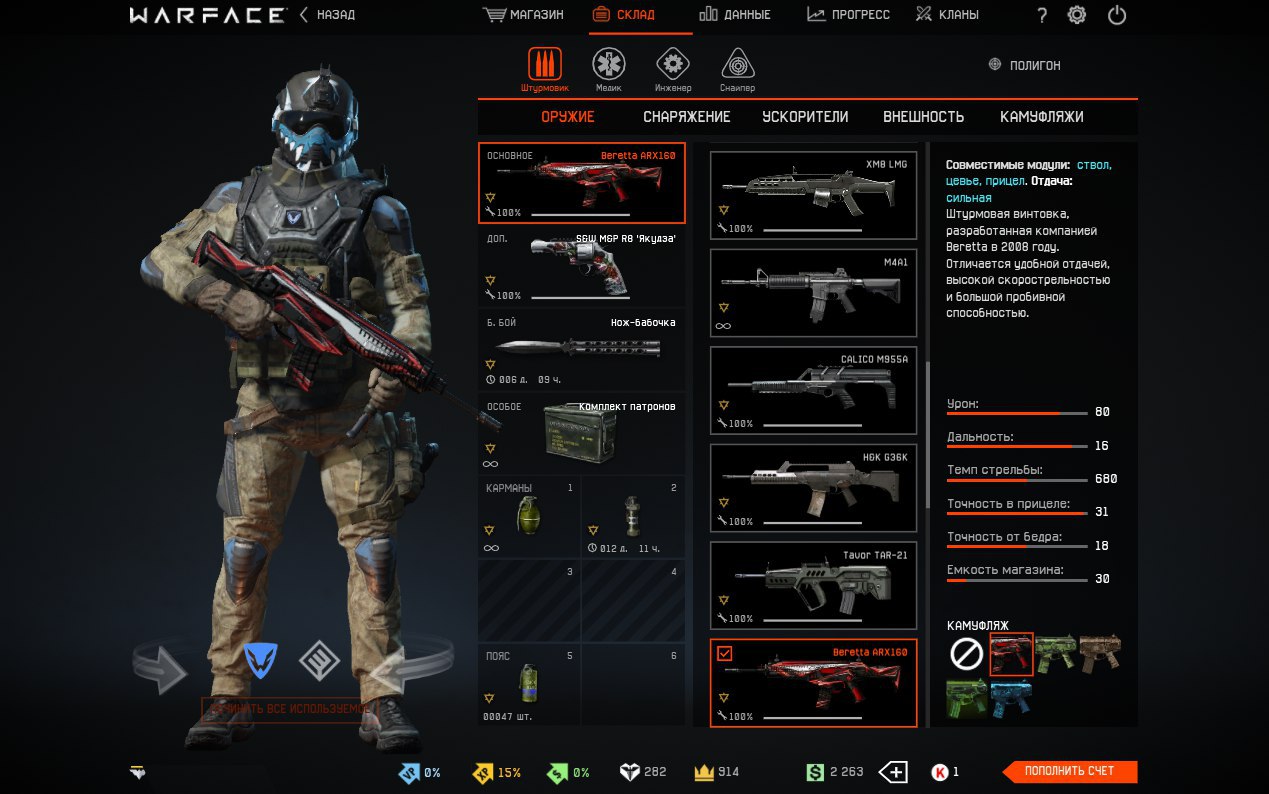The image size is (1269, 794).
Task: Go back with the Назад button
Action: pos(327,15)
